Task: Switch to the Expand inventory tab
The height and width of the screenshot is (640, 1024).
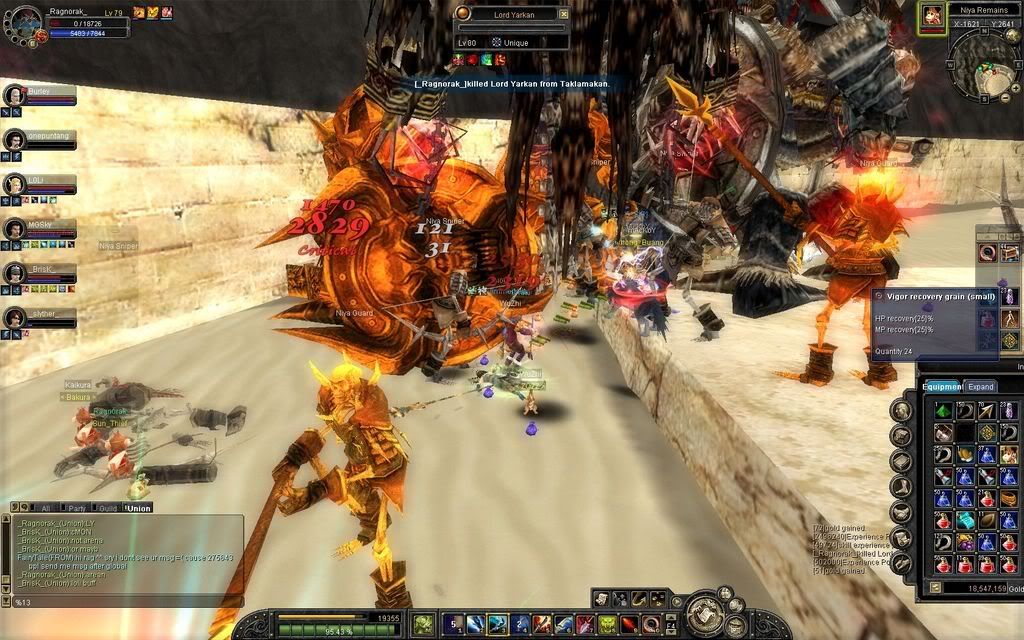Action: [x=981, y=386]
